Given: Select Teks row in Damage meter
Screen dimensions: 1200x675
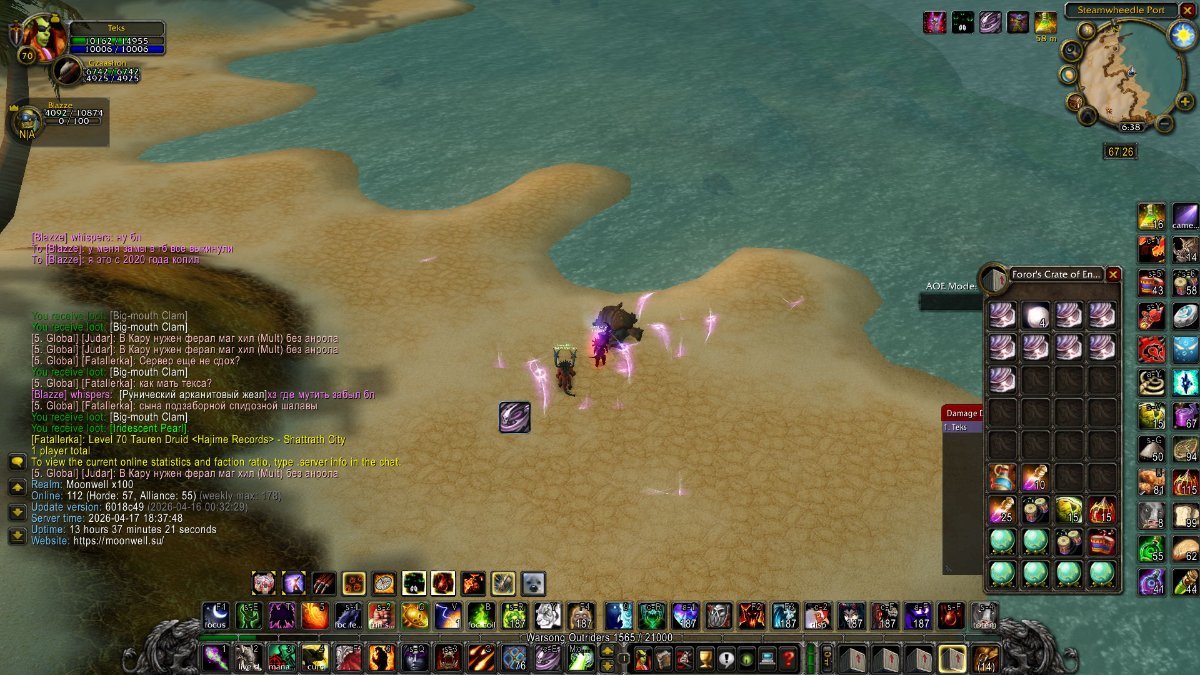Looking at the screenshot, I should point(961,427).
